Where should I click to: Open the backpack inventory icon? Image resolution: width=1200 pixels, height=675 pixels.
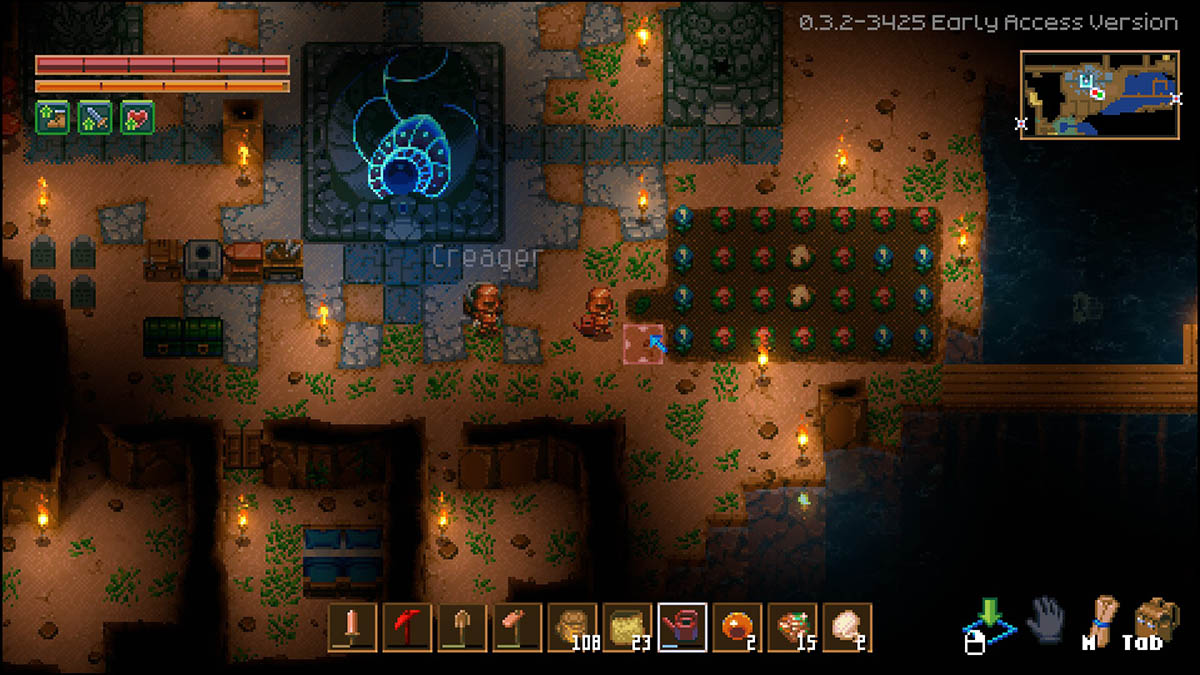1155,619
